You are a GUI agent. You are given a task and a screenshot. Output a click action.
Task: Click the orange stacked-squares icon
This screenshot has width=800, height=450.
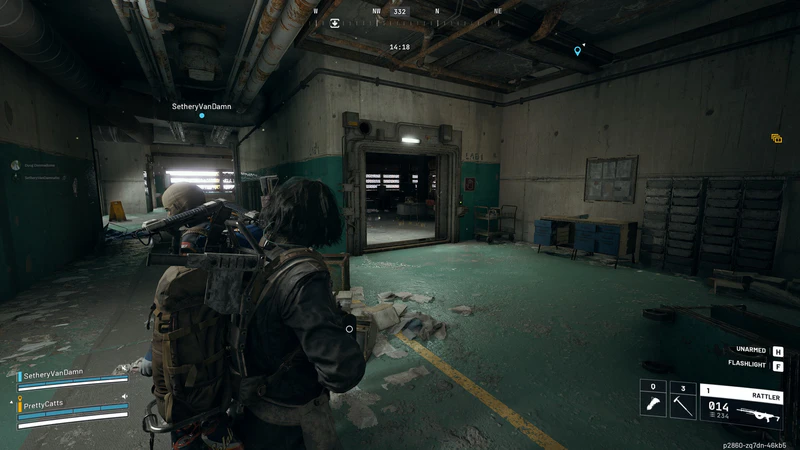point(776,139)
